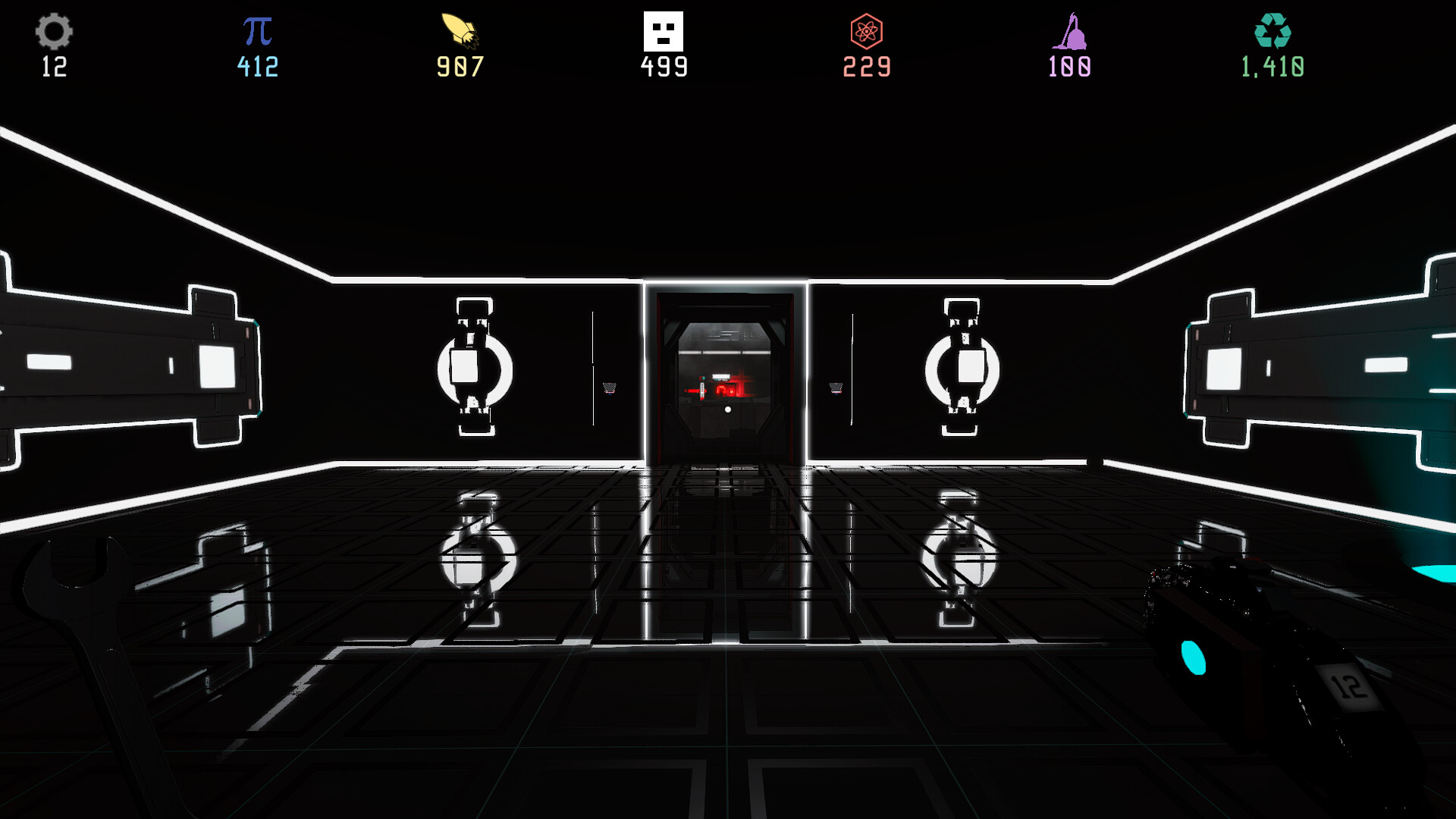Image resolution: width=1456 pixels, height=819 pixels.
Task: Select the white robot face icon
Action: pyautogui.click(x=664, y=30)
